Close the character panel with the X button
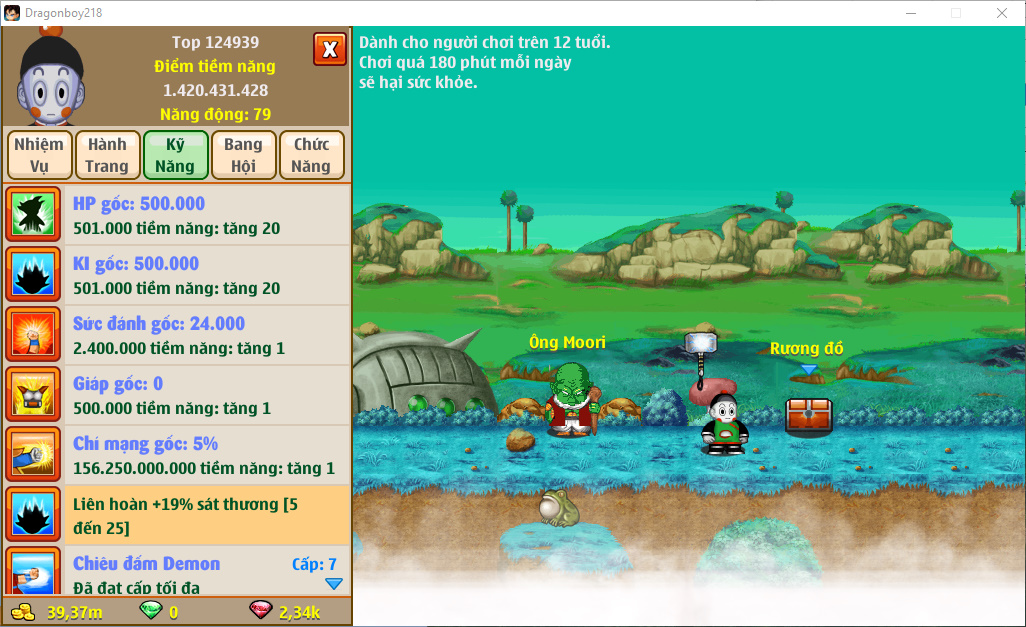The image size is (1026, 627). tap(329, 48)
